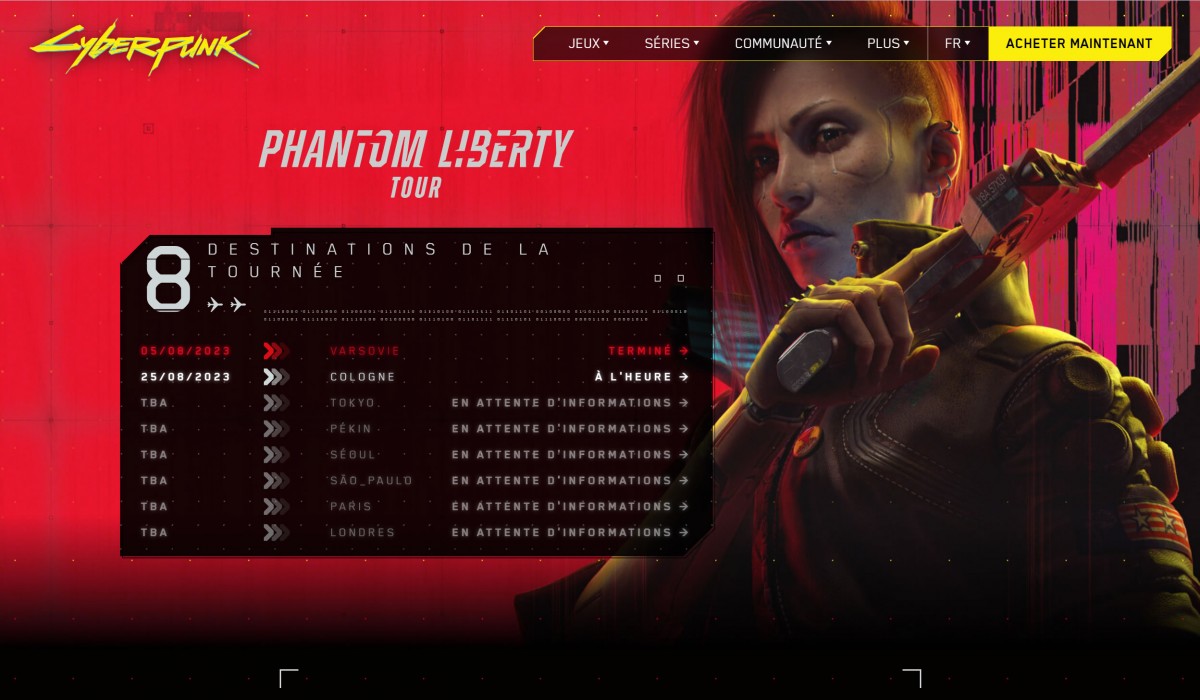The width and height of the screenshot is (1200, 700).
Task: Choose the Tokyo destination row
Action: 352,403
